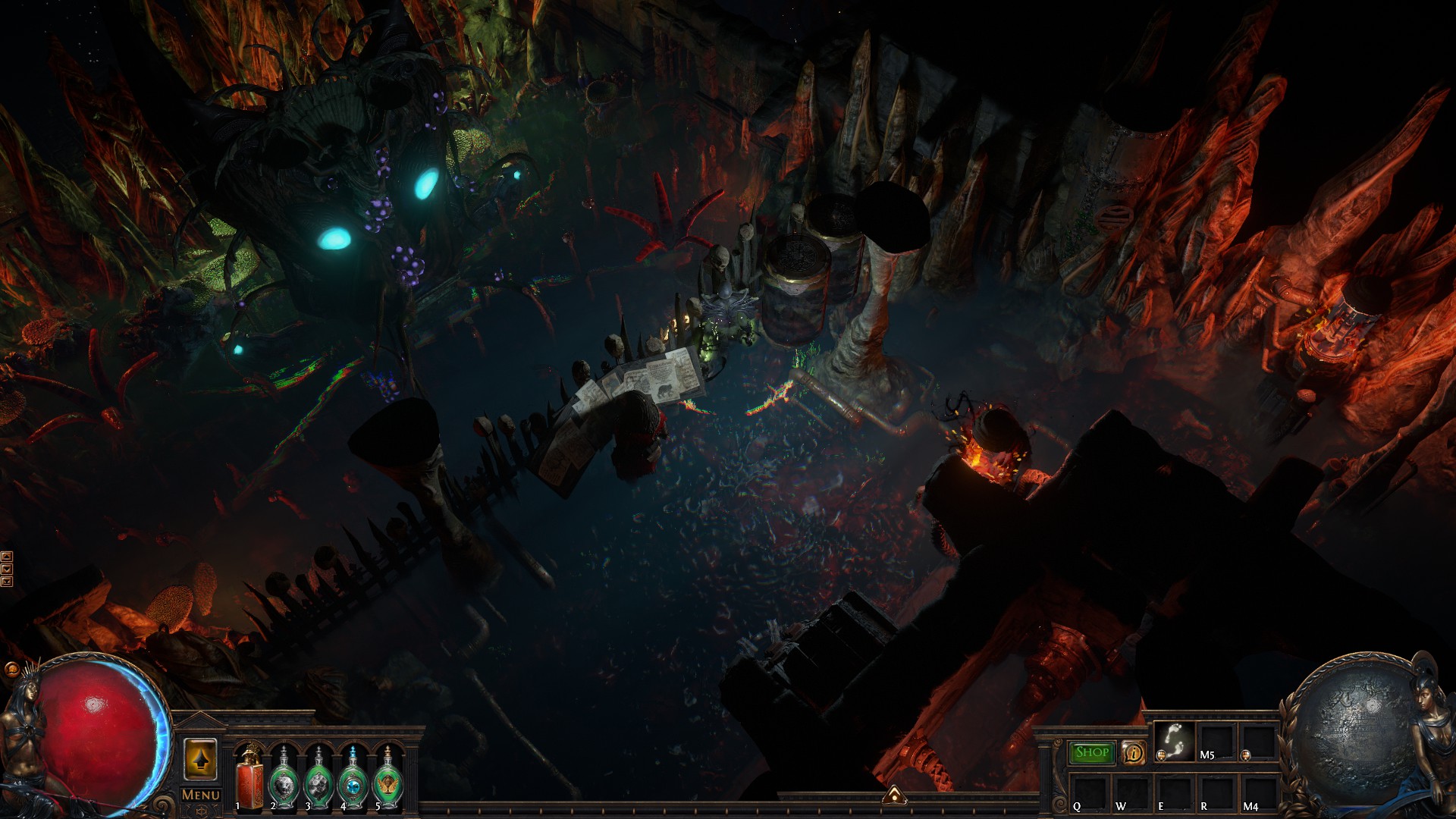
Task: Open the green Shop button
Action: pyautogui.click(x=1092, y=752)
